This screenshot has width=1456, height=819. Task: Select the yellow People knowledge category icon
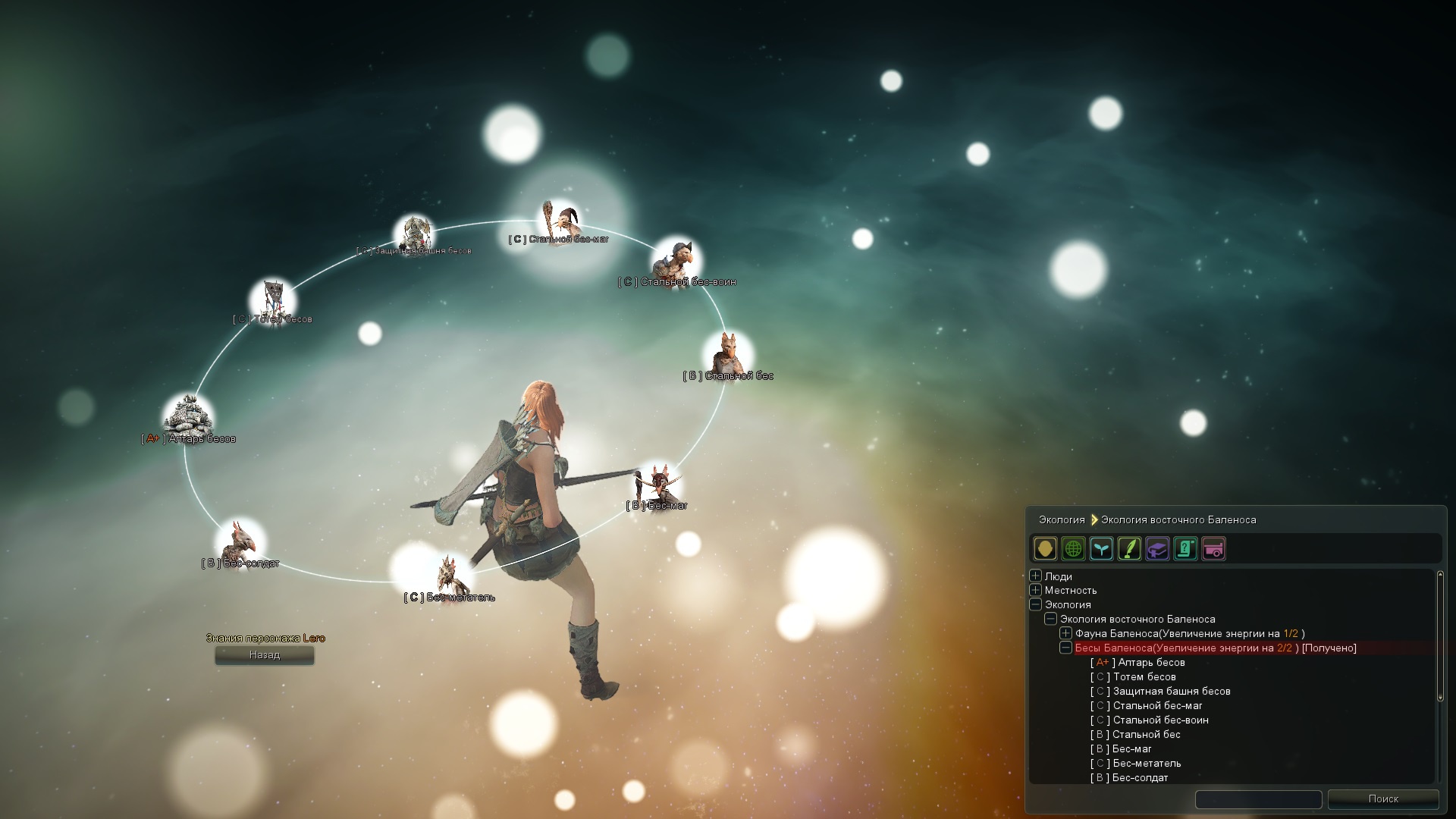pyautogui.click(x=1046, y=548)
